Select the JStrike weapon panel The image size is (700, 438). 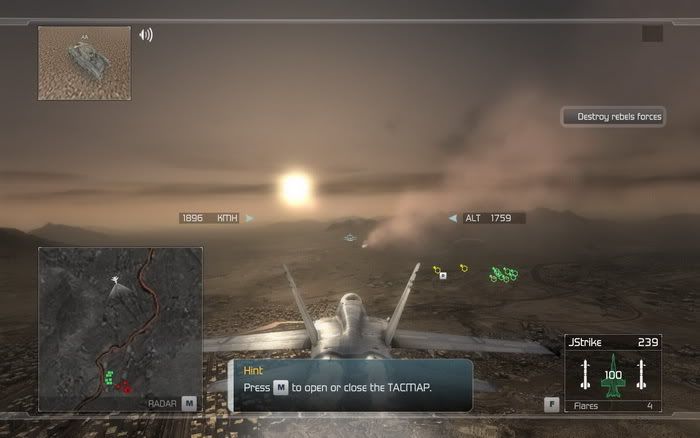(x=613, y=373)
